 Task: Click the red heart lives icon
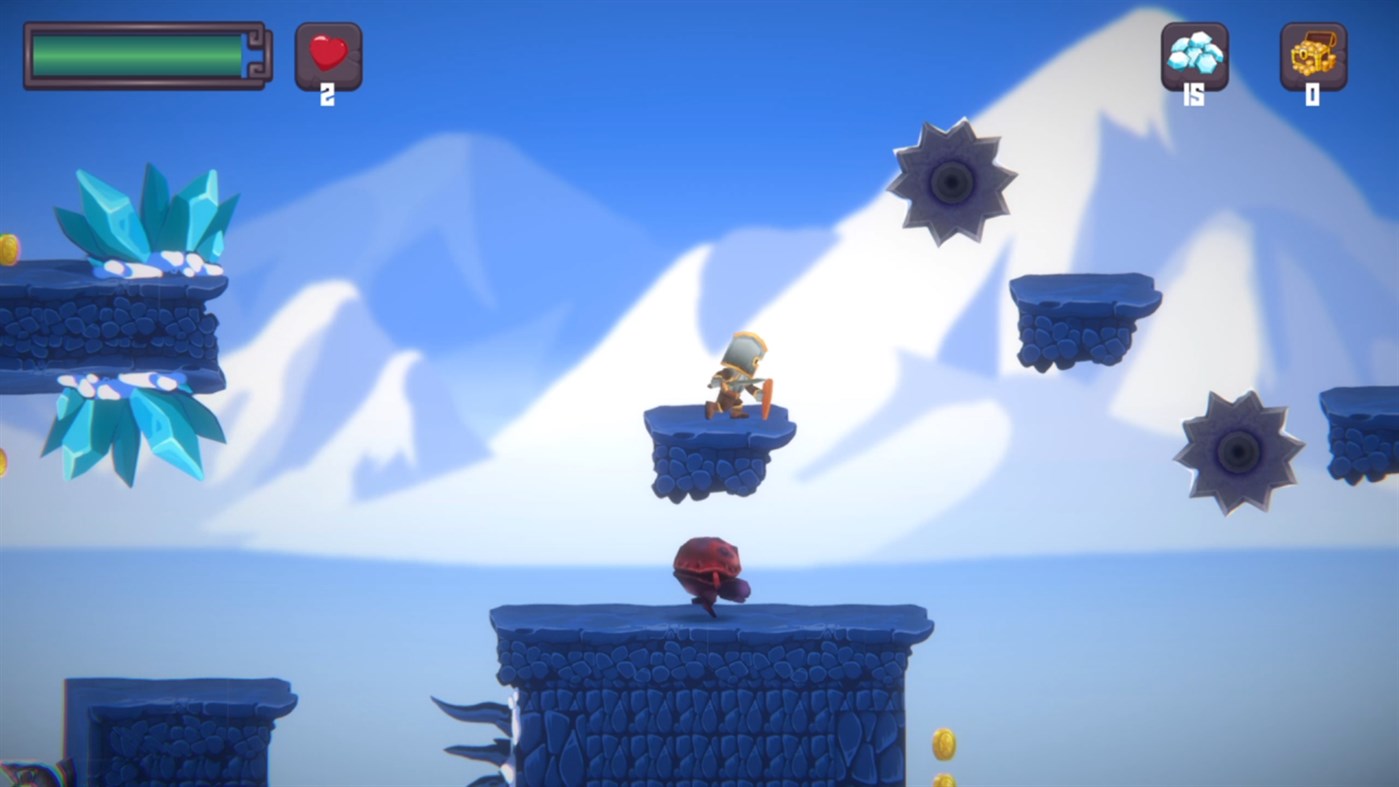pos(326,53)
